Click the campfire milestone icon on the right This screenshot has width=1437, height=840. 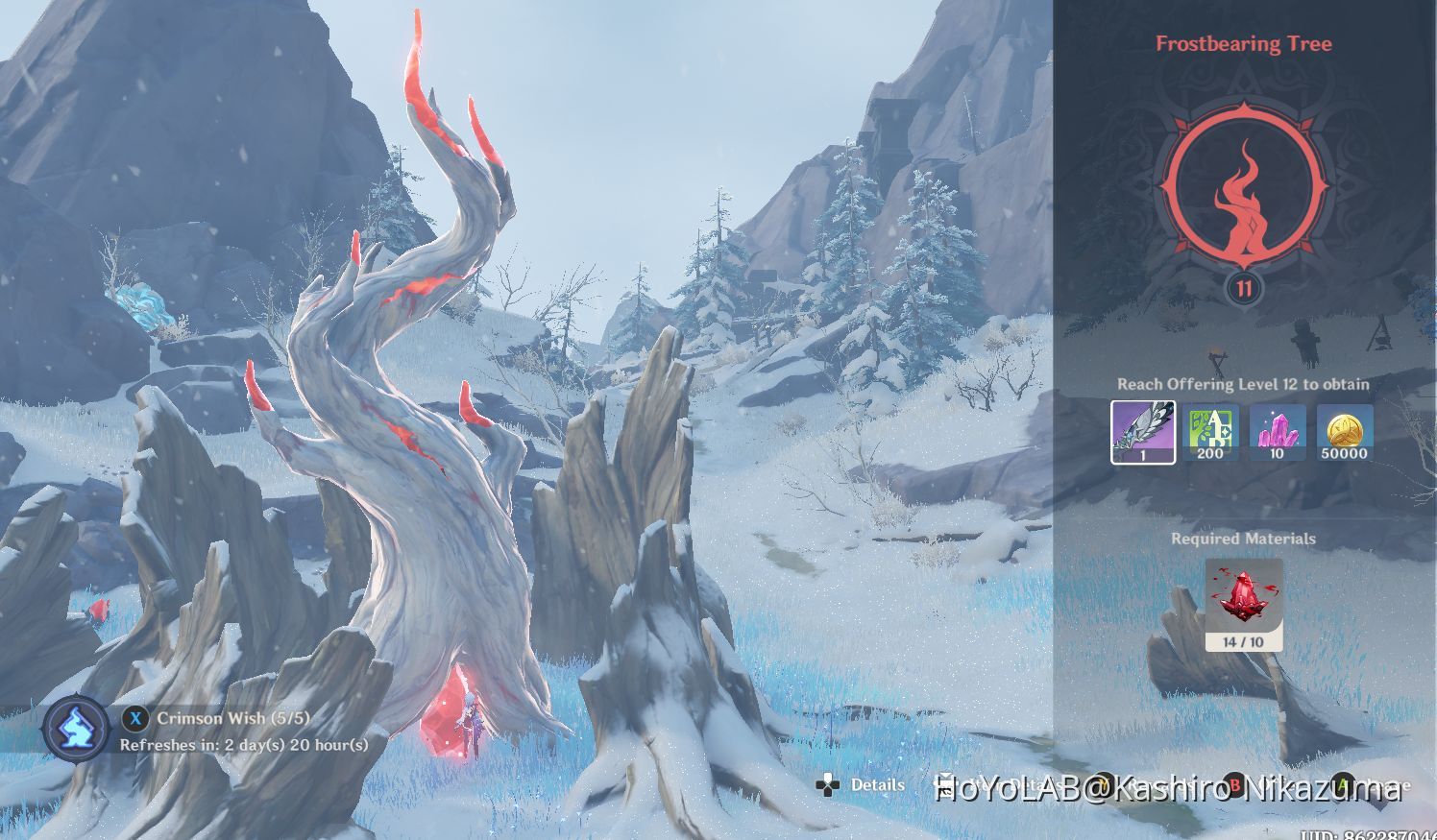[x=1381, y=336]
